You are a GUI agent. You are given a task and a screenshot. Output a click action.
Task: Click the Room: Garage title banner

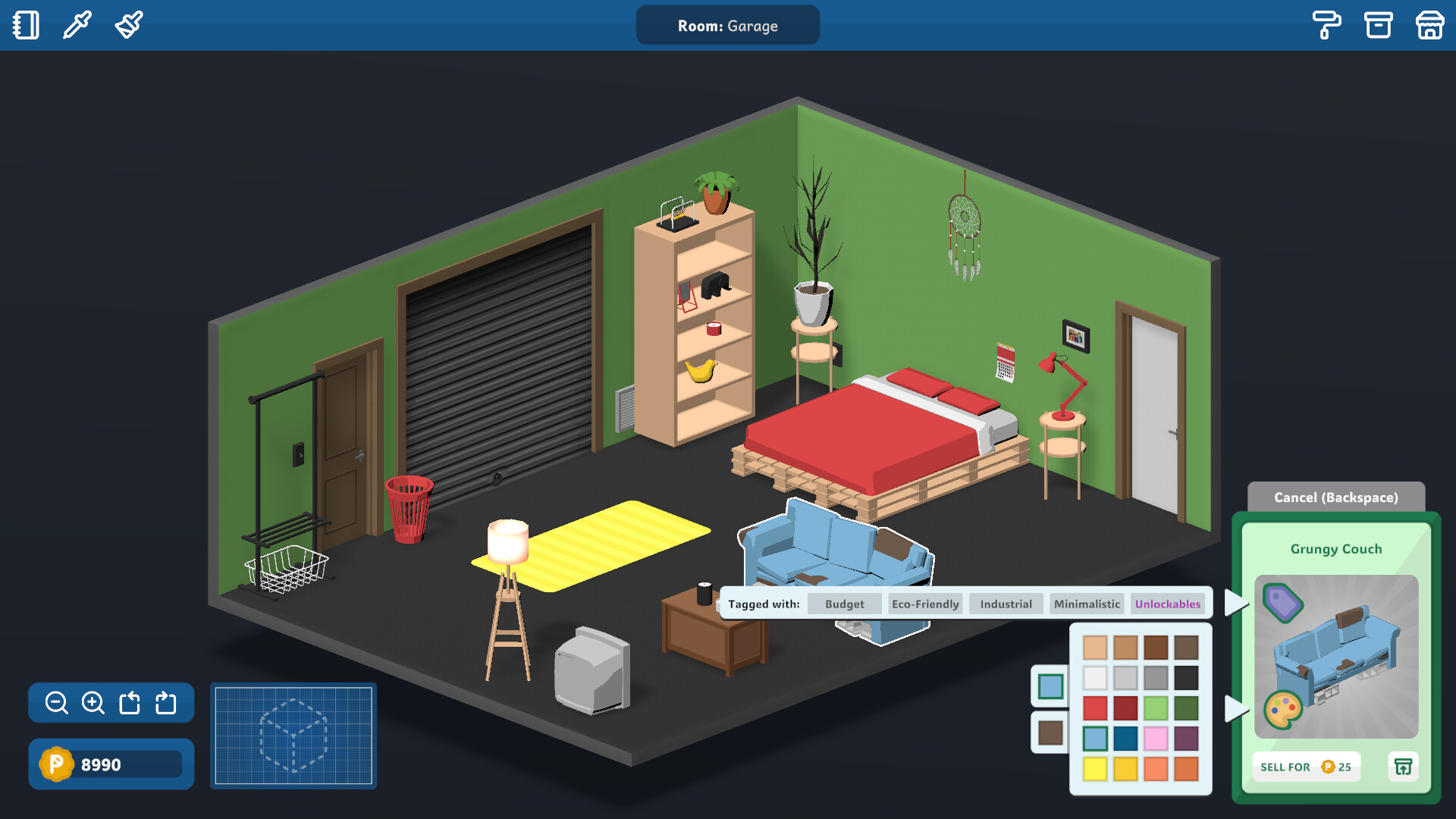point(726,25)
